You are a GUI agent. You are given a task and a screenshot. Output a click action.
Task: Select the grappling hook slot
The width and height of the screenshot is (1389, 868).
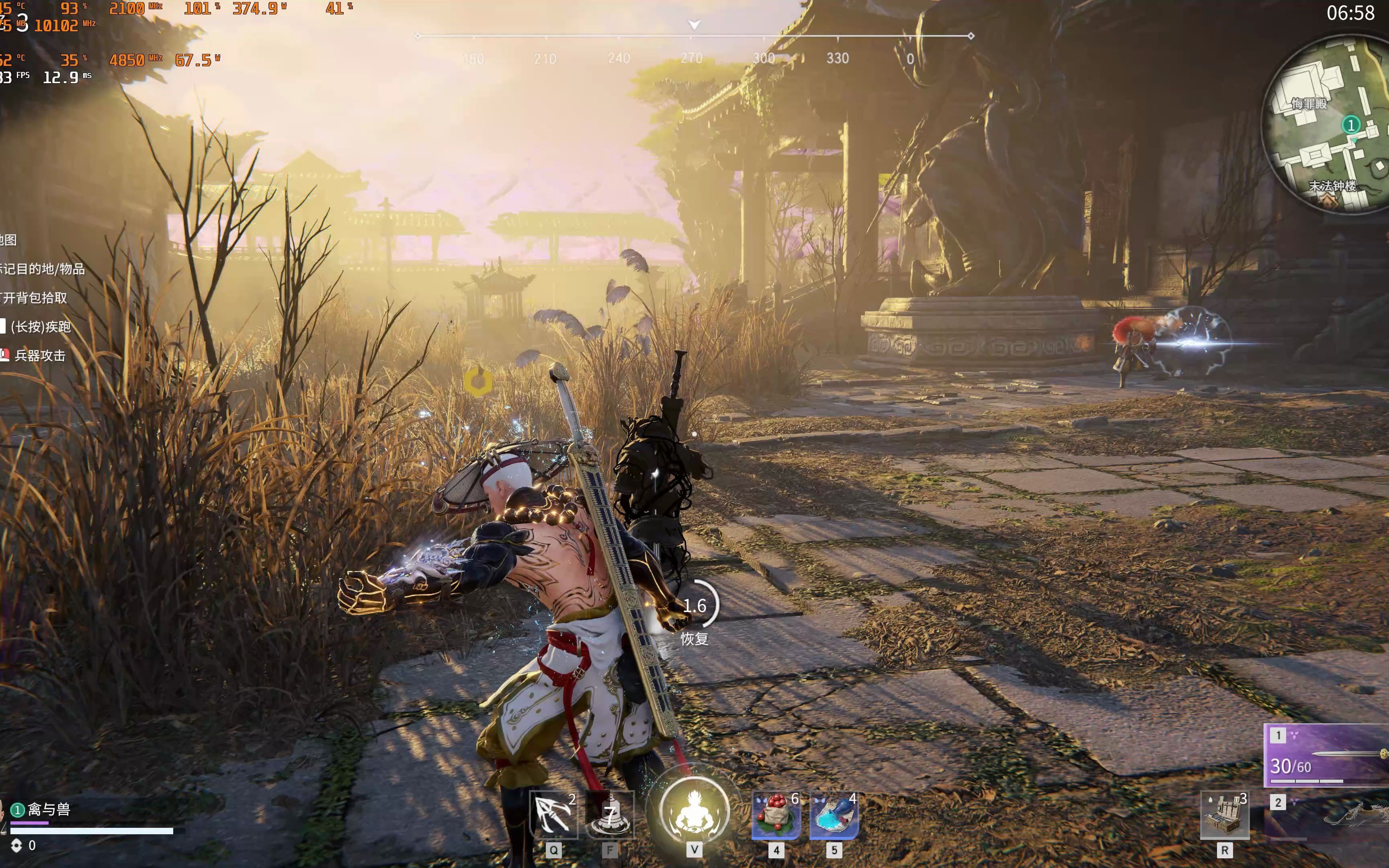[553, 814]
